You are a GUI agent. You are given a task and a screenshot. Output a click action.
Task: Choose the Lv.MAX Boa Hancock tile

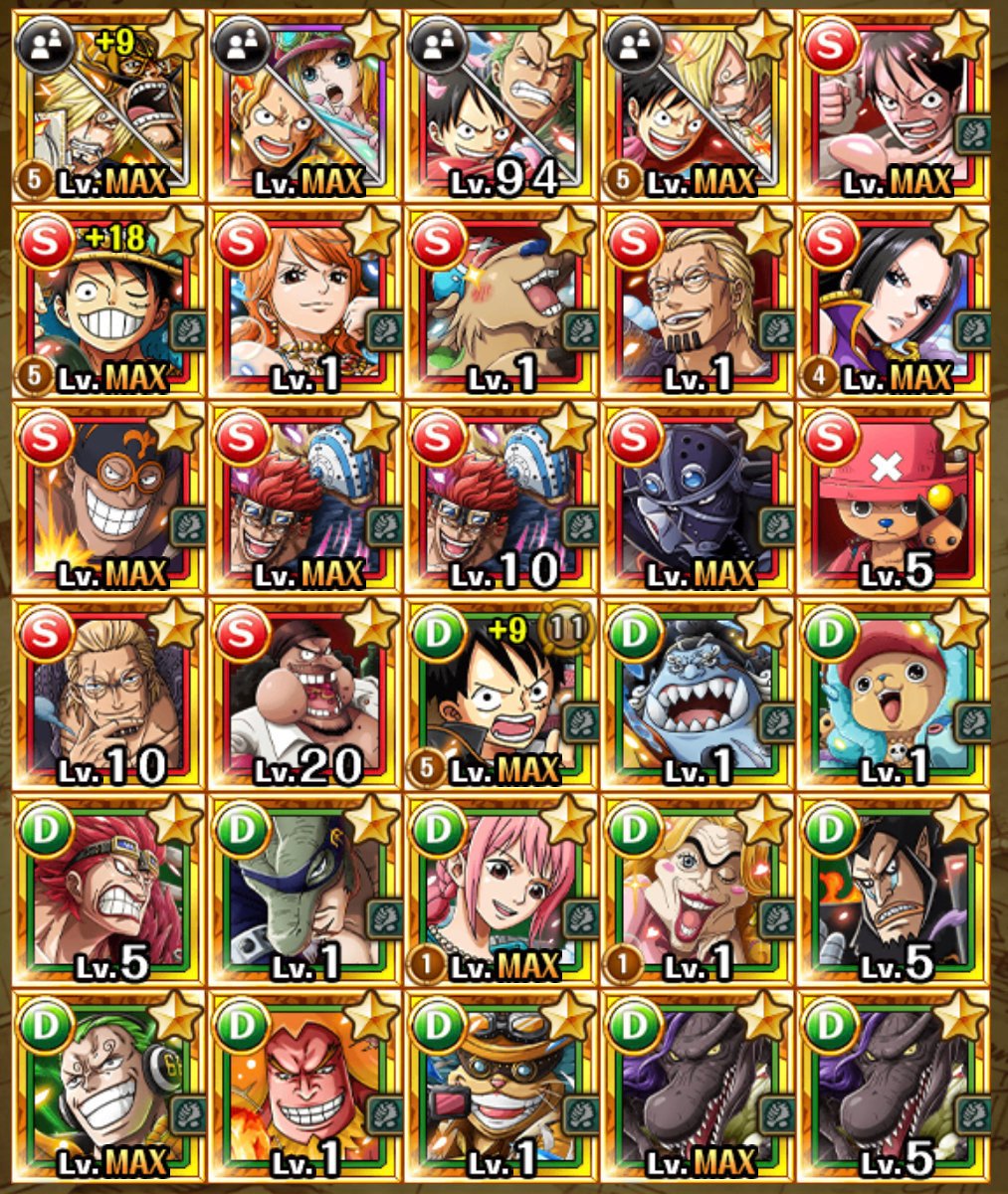(895, 301)
